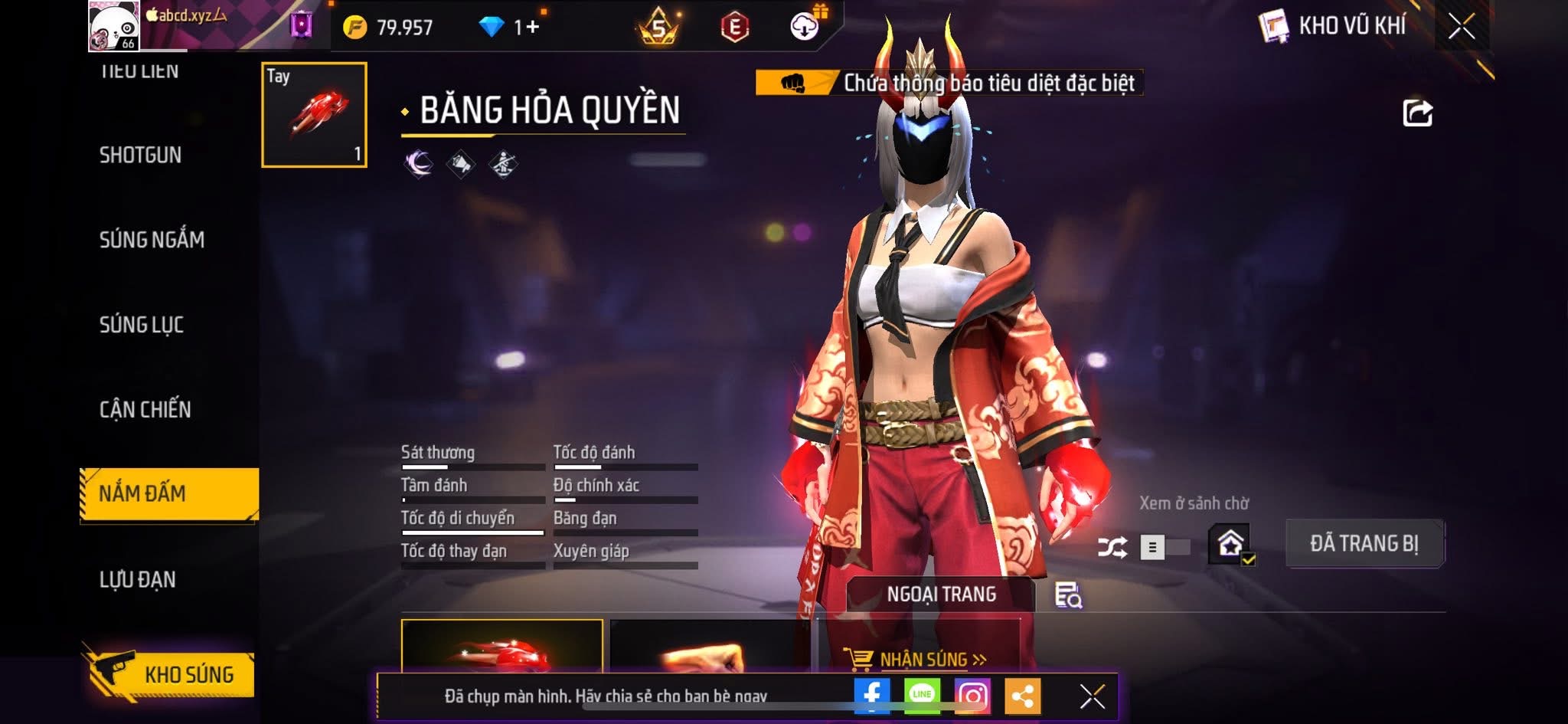Share the weapon using the share arrow icon

coord(1417,113)
